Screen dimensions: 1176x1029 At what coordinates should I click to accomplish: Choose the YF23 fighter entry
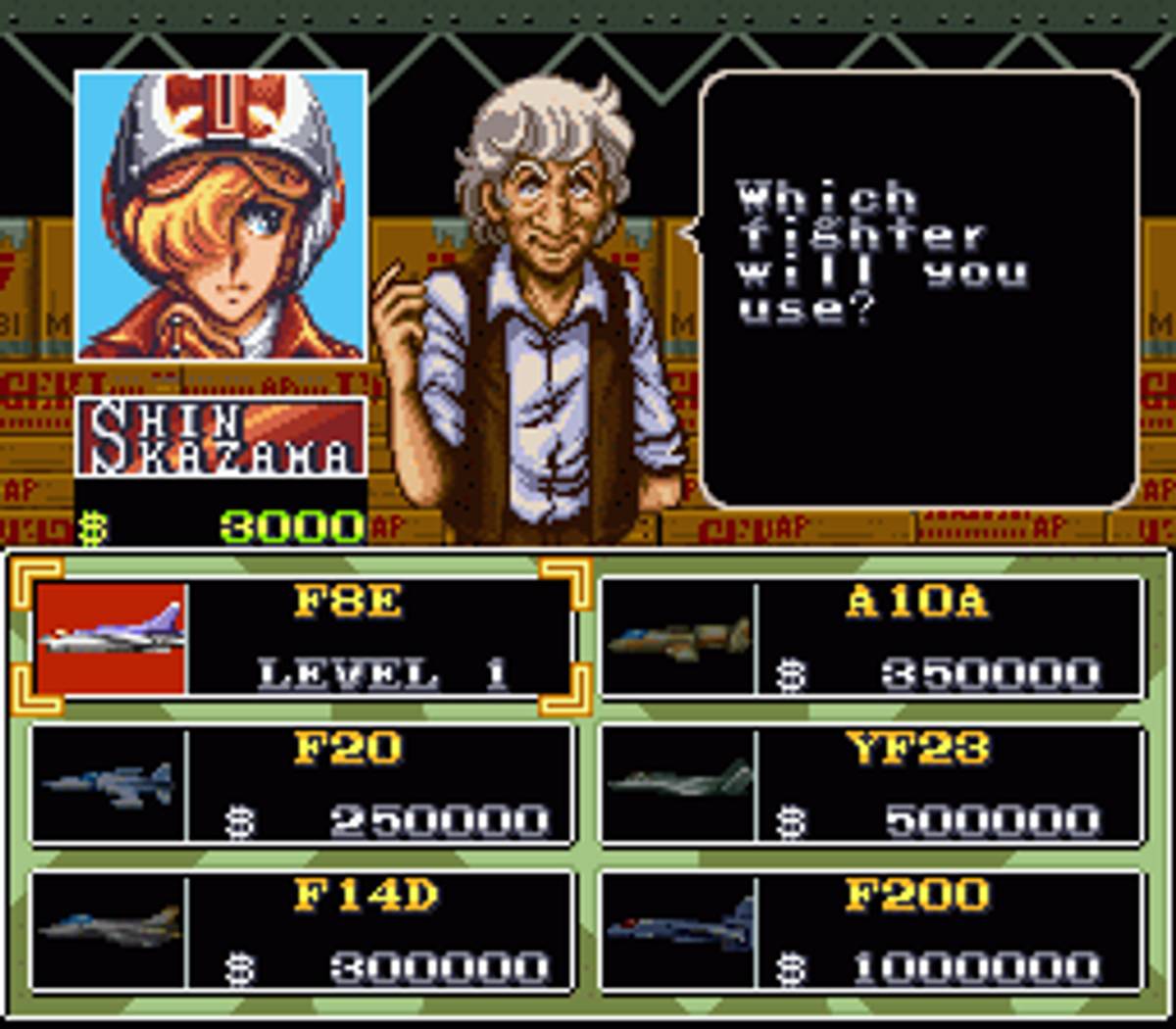(872, 784)
